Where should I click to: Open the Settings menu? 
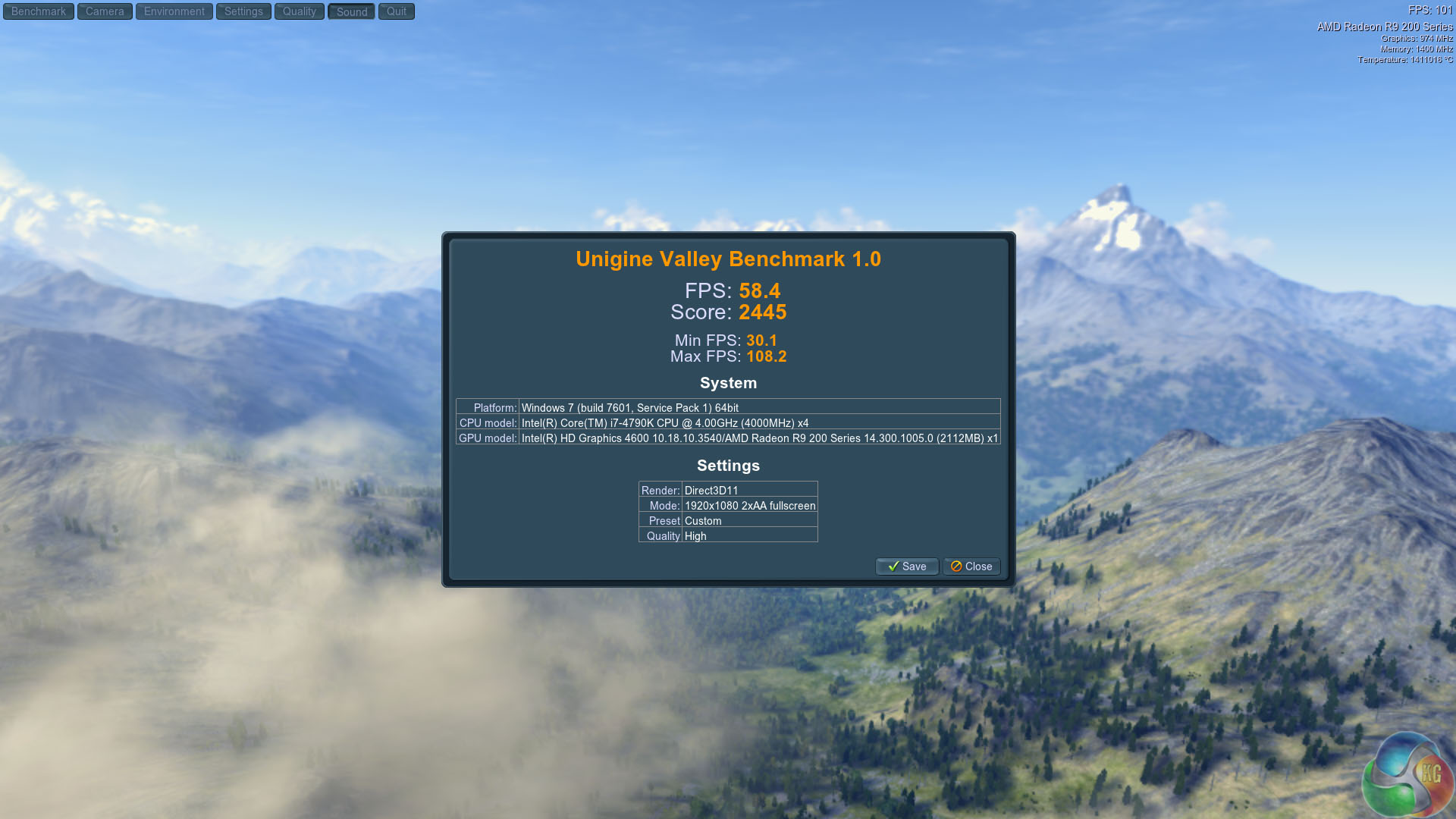click(243, 11)
